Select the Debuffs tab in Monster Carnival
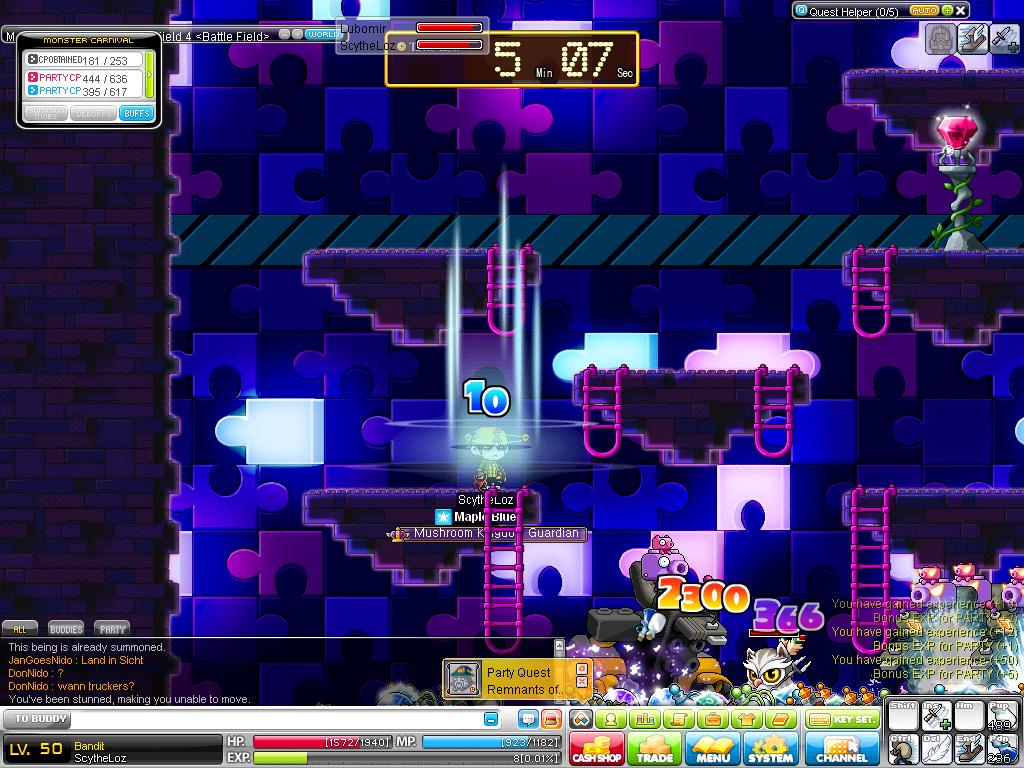1024x768 pixels. point(92,113)
